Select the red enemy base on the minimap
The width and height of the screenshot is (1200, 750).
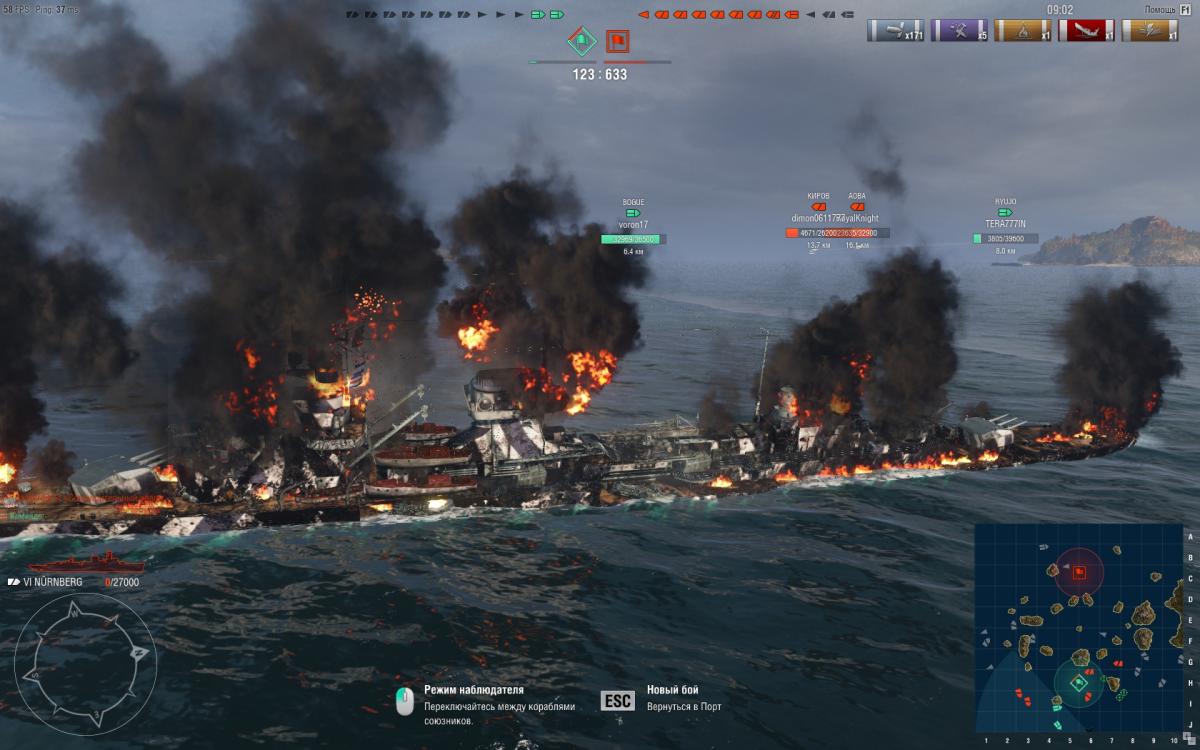tap(1080, 572)
